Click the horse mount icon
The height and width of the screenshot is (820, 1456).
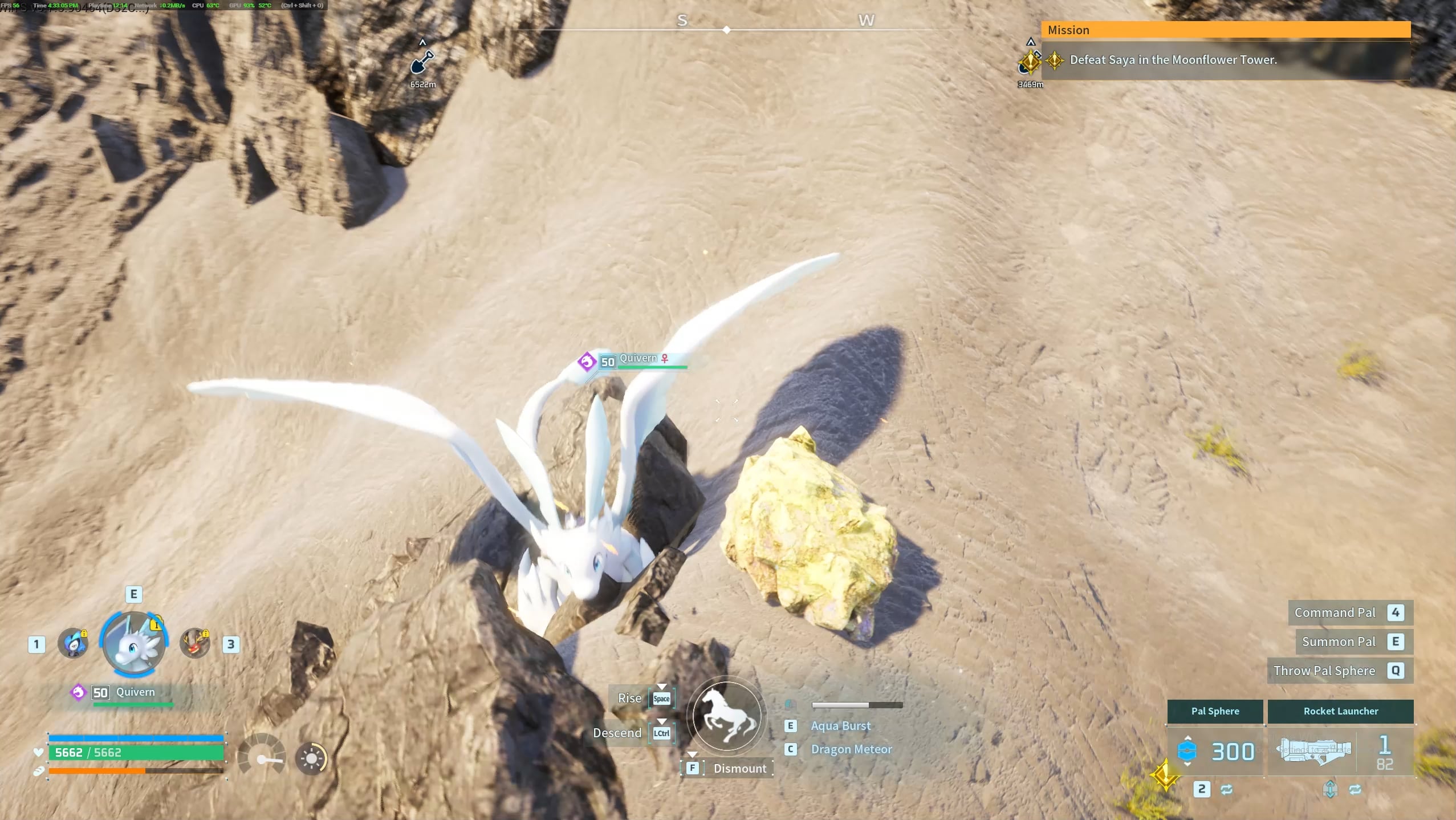(726, 716)
